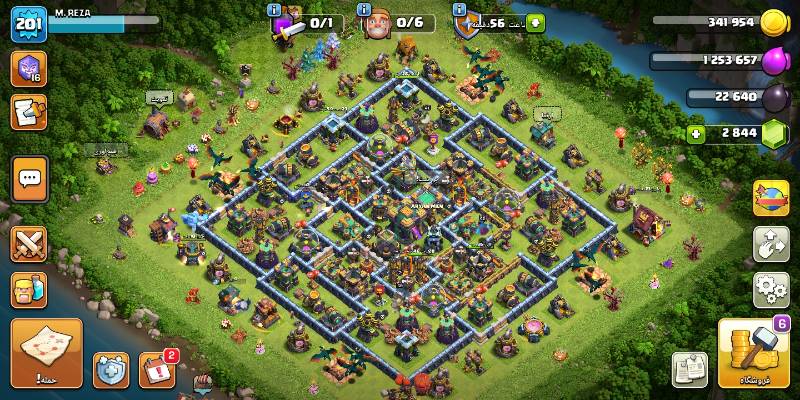
Task: Tap the crossed swords army button
Action: [29, 244]
